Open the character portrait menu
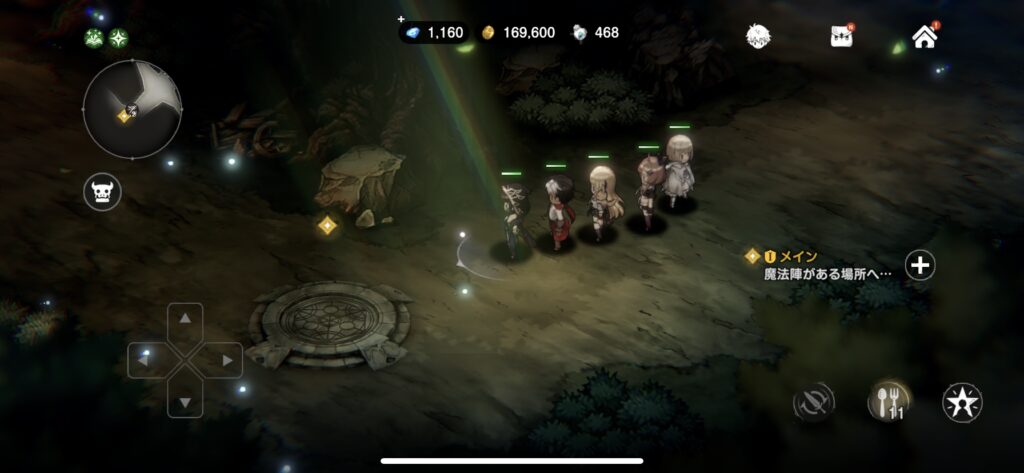Screen dimensions: 1024x473 [x=760, y=36]
